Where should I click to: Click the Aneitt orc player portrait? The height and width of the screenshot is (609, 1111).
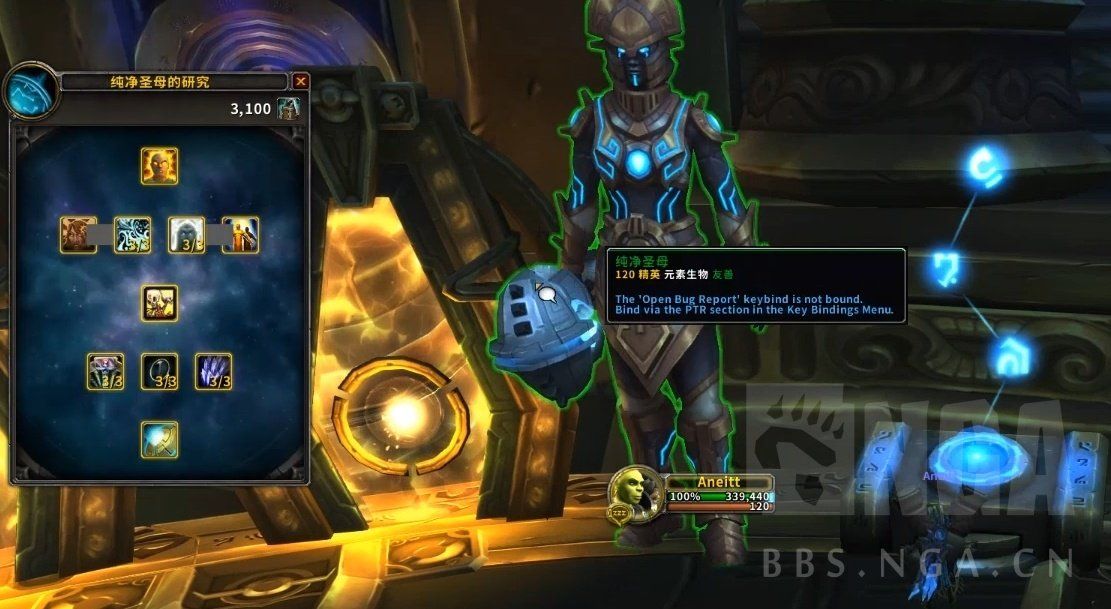(x=634, y=493)
